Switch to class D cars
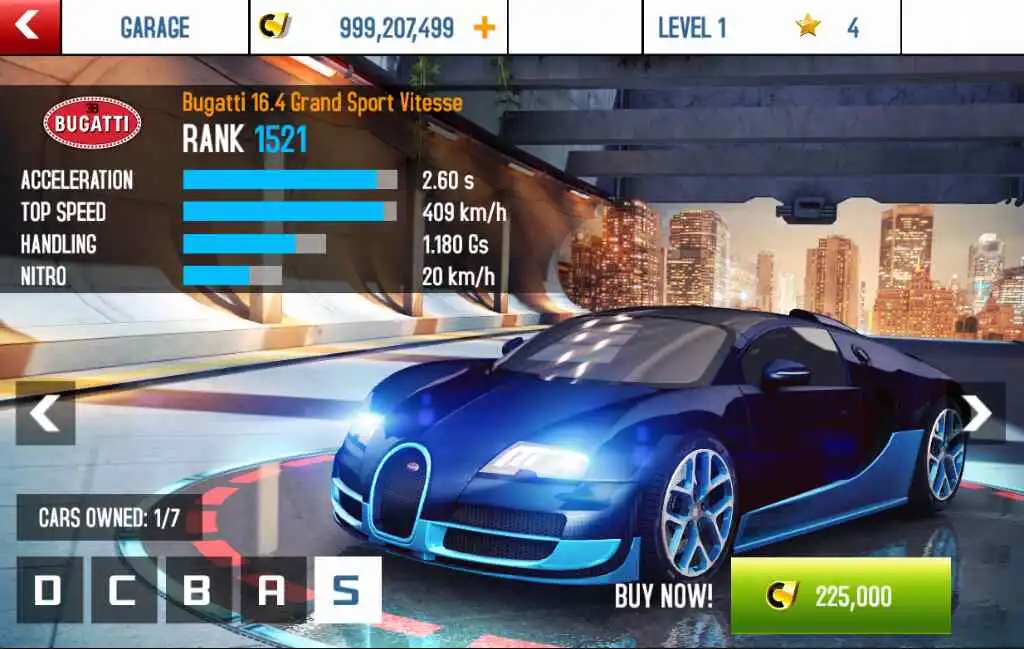This screenshot has height=649, width=1024. 49,590
